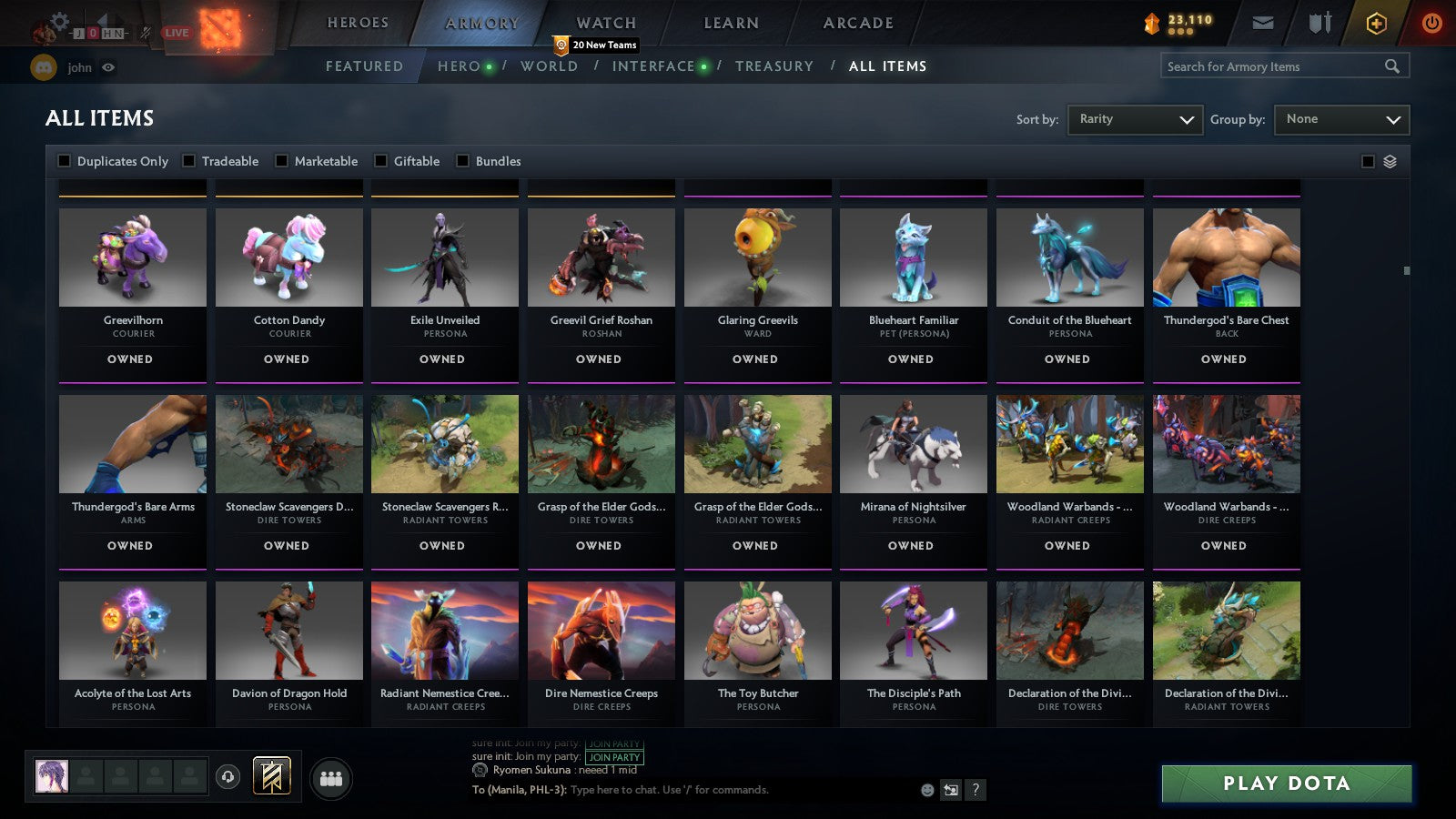1456x819 pixels.
Task: Click the help question mark icon near chat
Action: (976, 791)
